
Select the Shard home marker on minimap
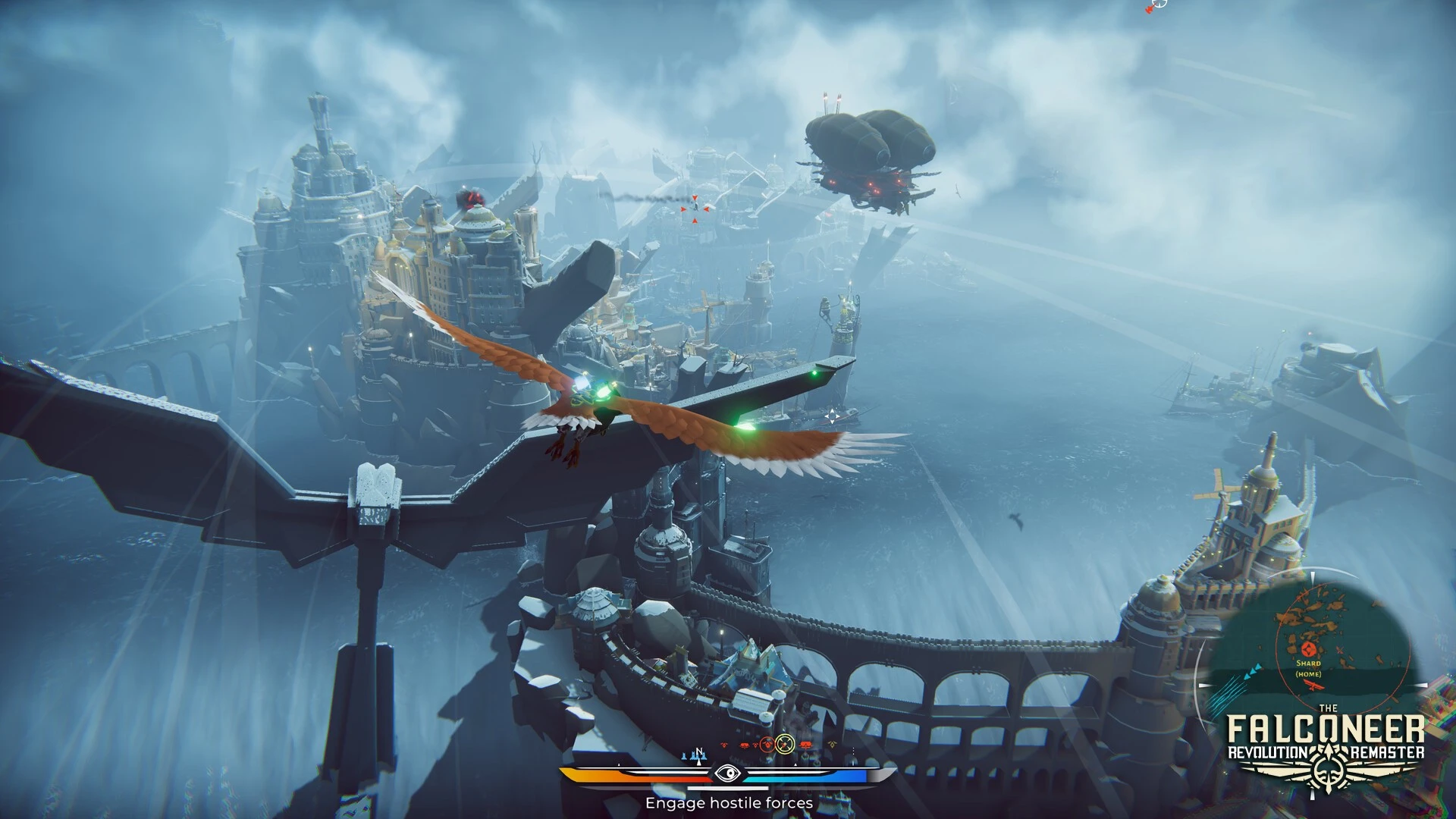click(1307, 650)
